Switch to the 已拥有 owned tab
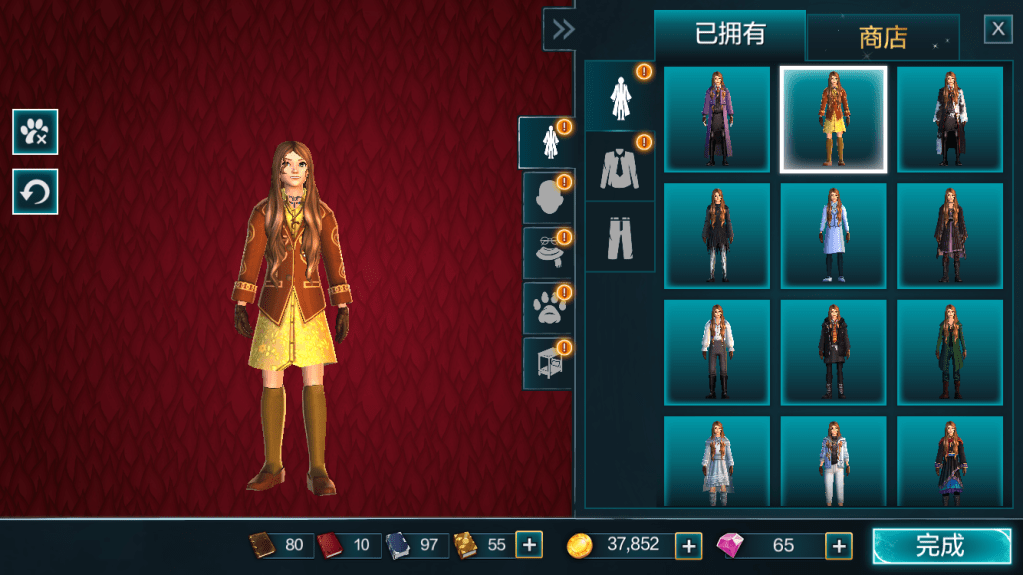The image size is (1023, 575). tap(730, 34)
